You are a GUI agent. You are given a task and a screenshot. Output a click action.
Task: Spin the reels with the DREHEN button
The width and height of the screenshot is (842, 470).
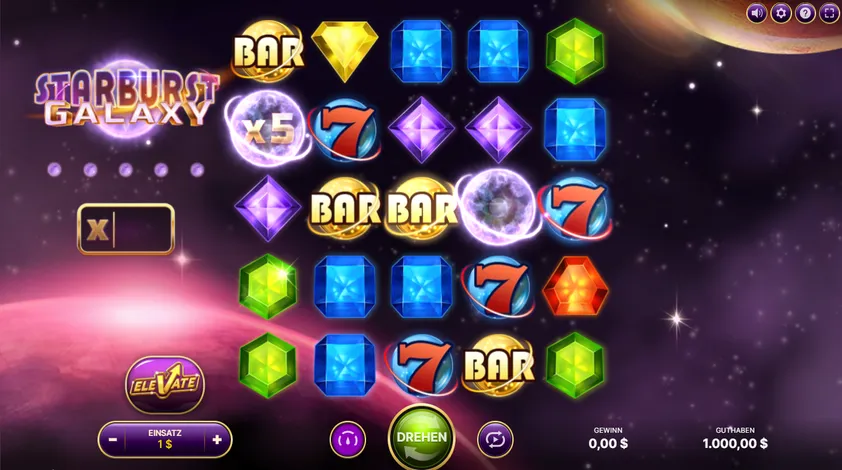421,438
